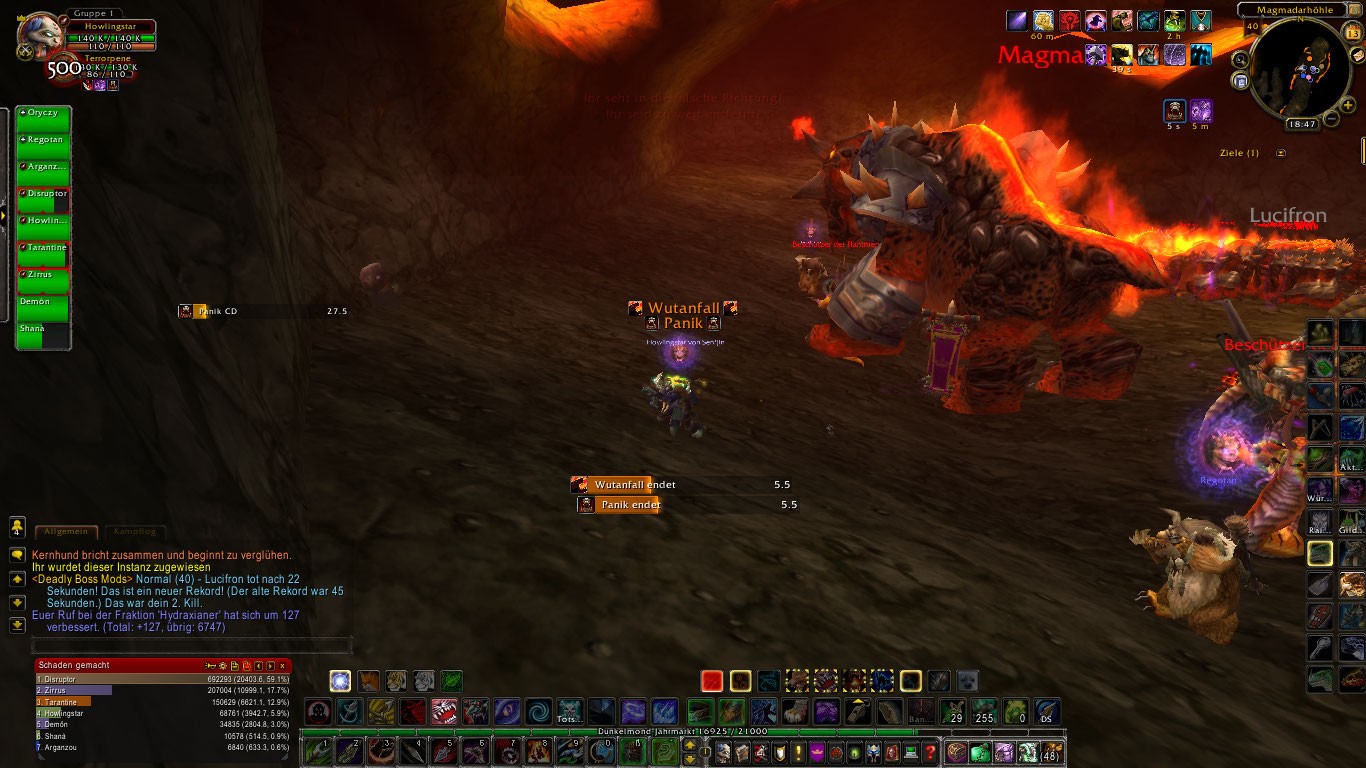The width and height of the screenshot is (1366, 768).
Task: Use the red fanged beast ability icon
Action: (x=445, y=712)
